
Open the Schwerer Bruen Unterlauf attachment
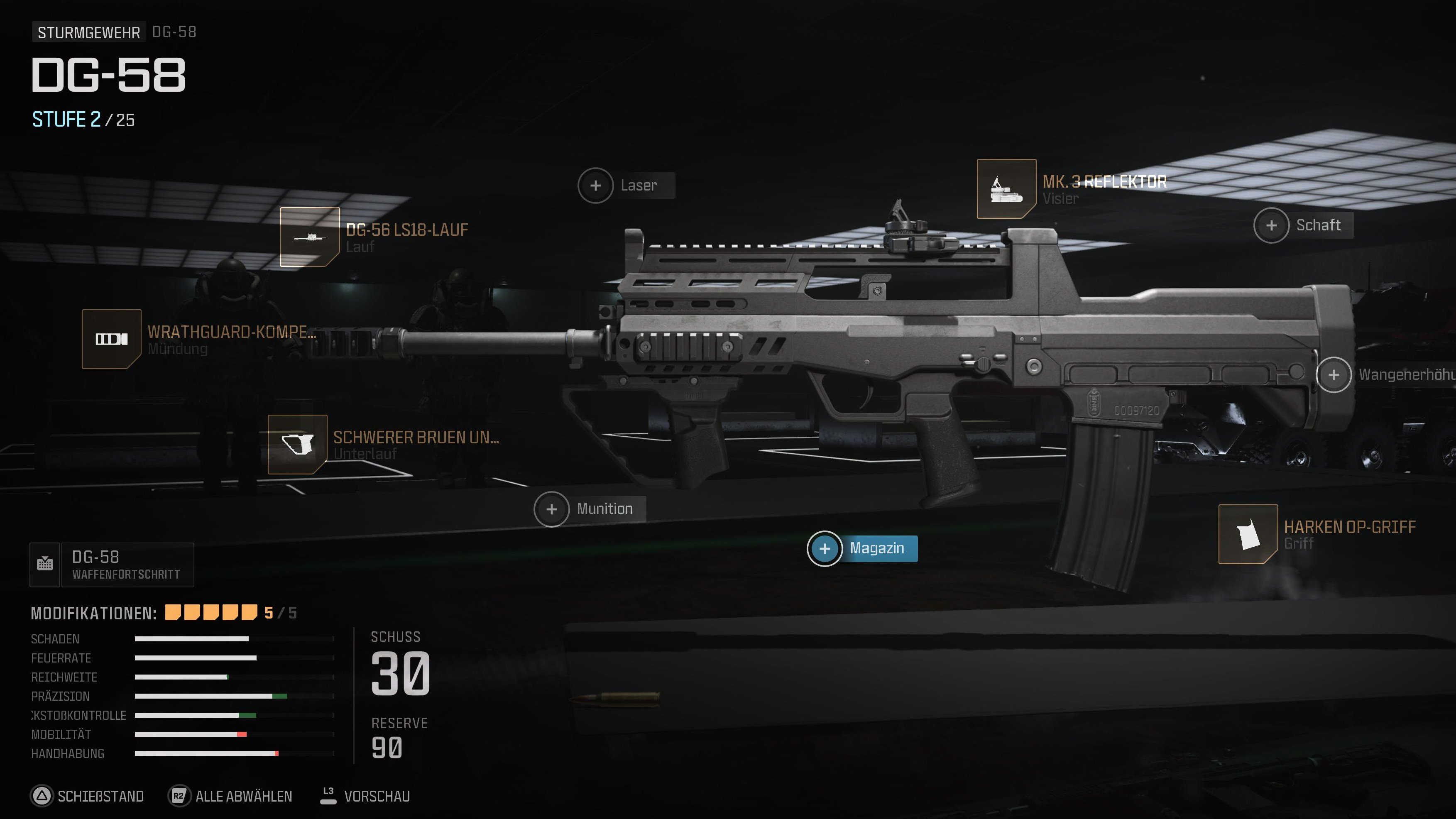pyautogui.click(x=297, y=445)
